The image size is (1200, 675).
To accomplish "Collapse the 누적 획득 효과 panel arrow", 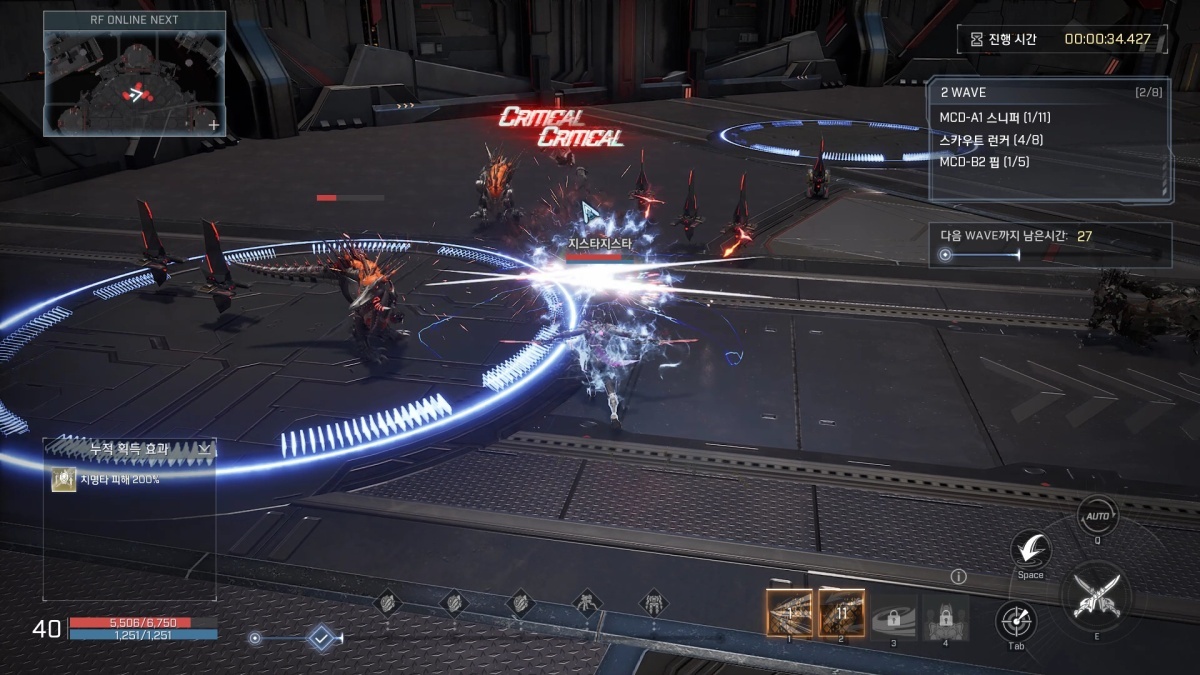I will point(205,449).
